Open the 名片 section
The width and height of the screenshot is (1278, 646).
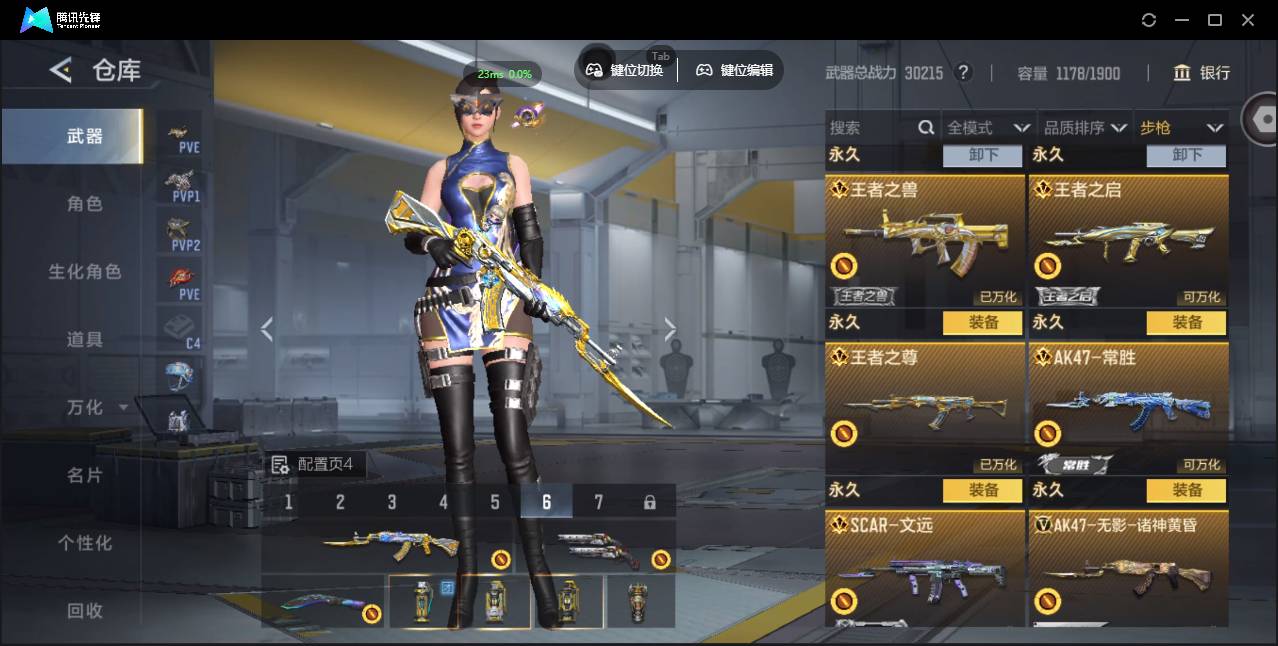pos(85,475)
